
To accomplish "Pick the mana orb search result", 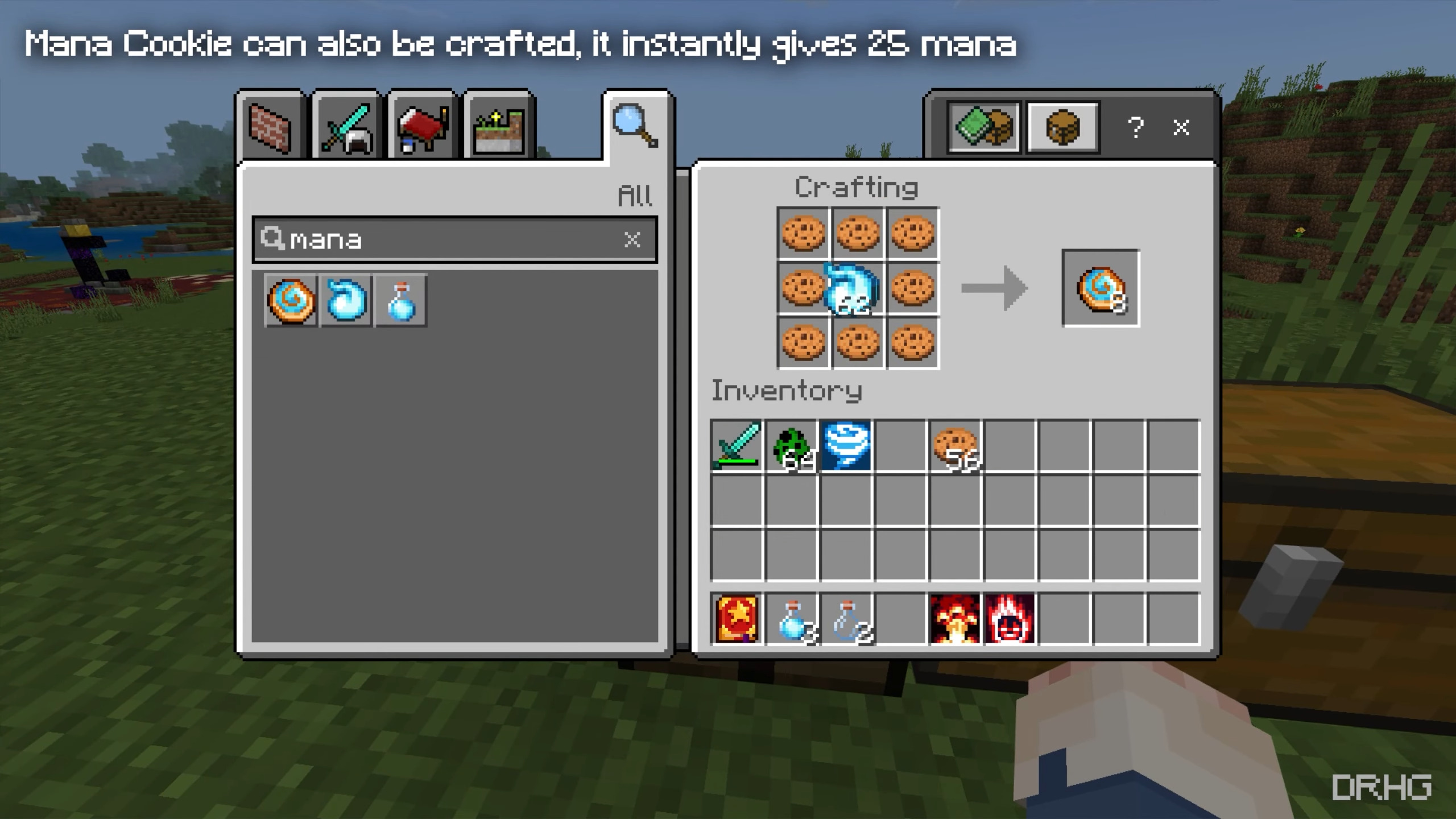I will [346, 300].
